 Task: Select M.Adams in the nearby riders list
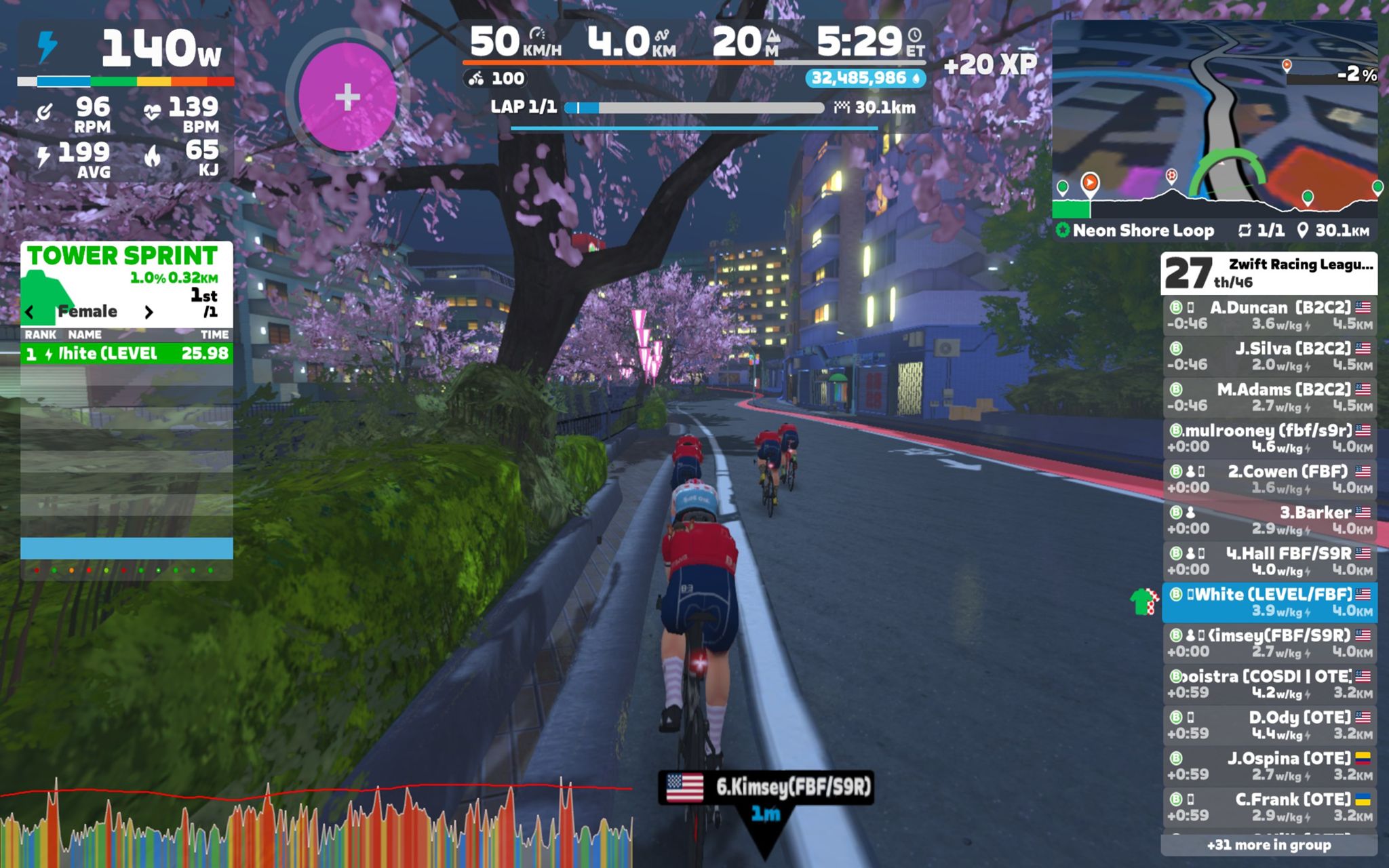tap(1268, 398)
